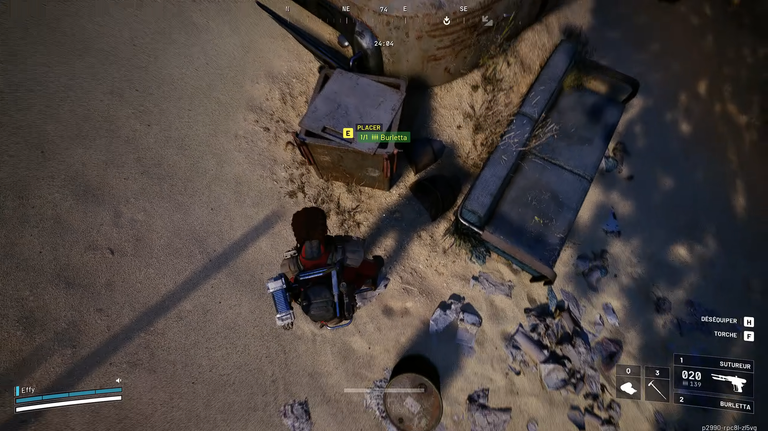
Task: Click the objective marker on the compass
Action: [446, 19]
